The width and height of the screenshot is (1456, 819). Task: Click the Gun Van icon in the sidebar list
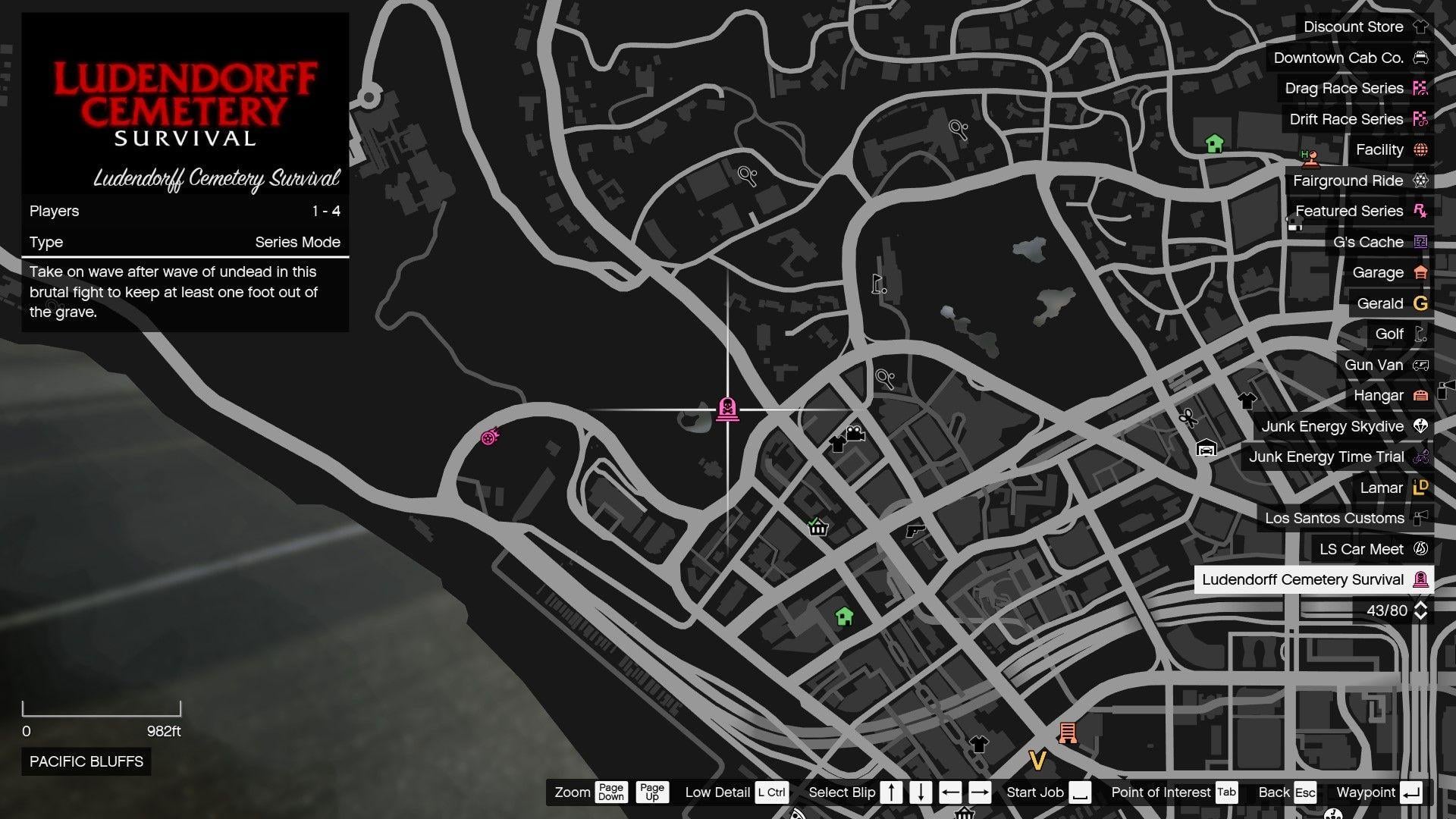pos(1373,365)
